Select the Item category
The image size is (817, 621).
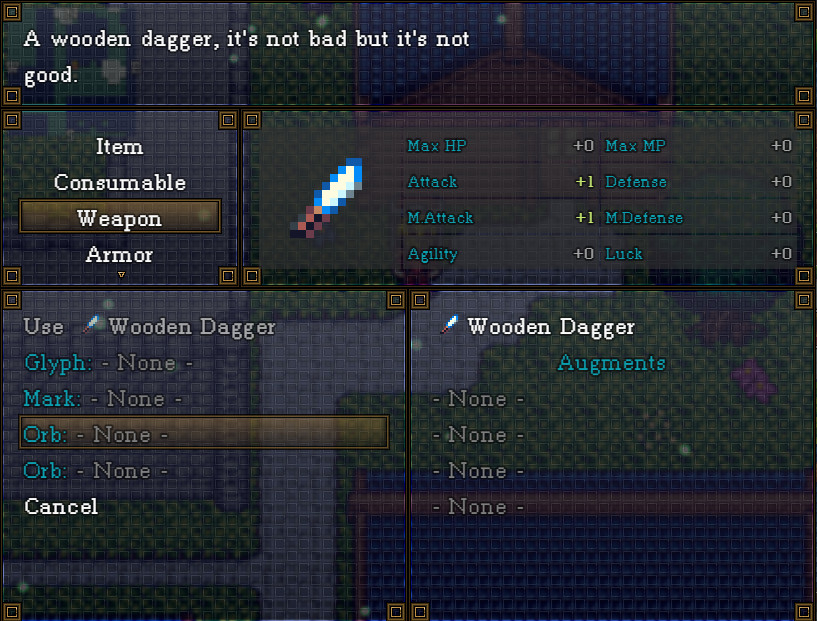[119, 147]
